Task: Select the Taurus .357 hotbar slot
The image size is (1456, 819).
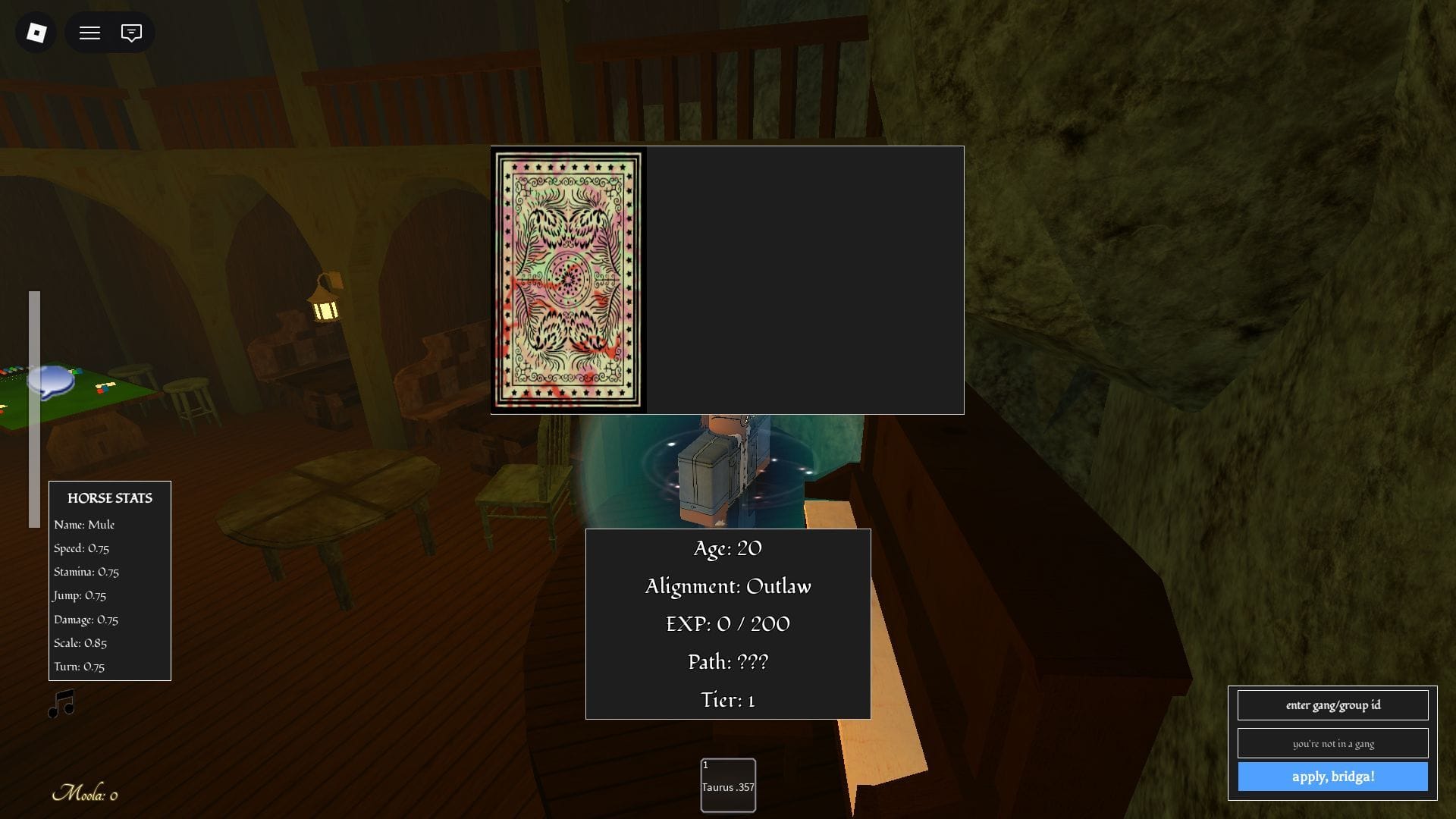Action: point(727,785)
